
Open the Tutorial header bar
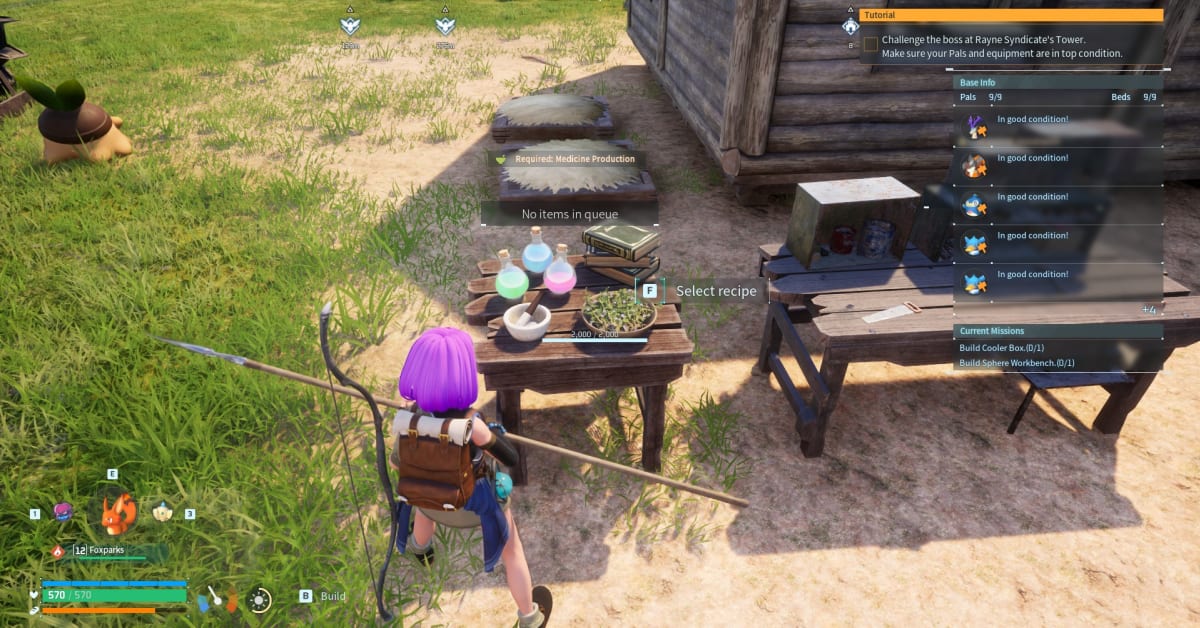(x=1012, y=15)
